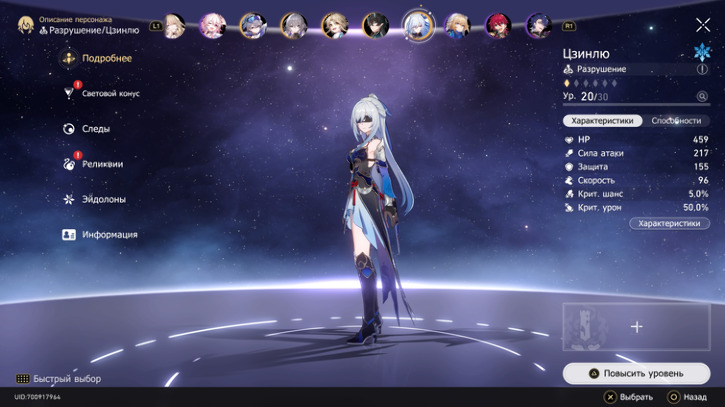Close the character screen with the X
The width and height of the screenshot is (725, 407).
coord(702,25)
